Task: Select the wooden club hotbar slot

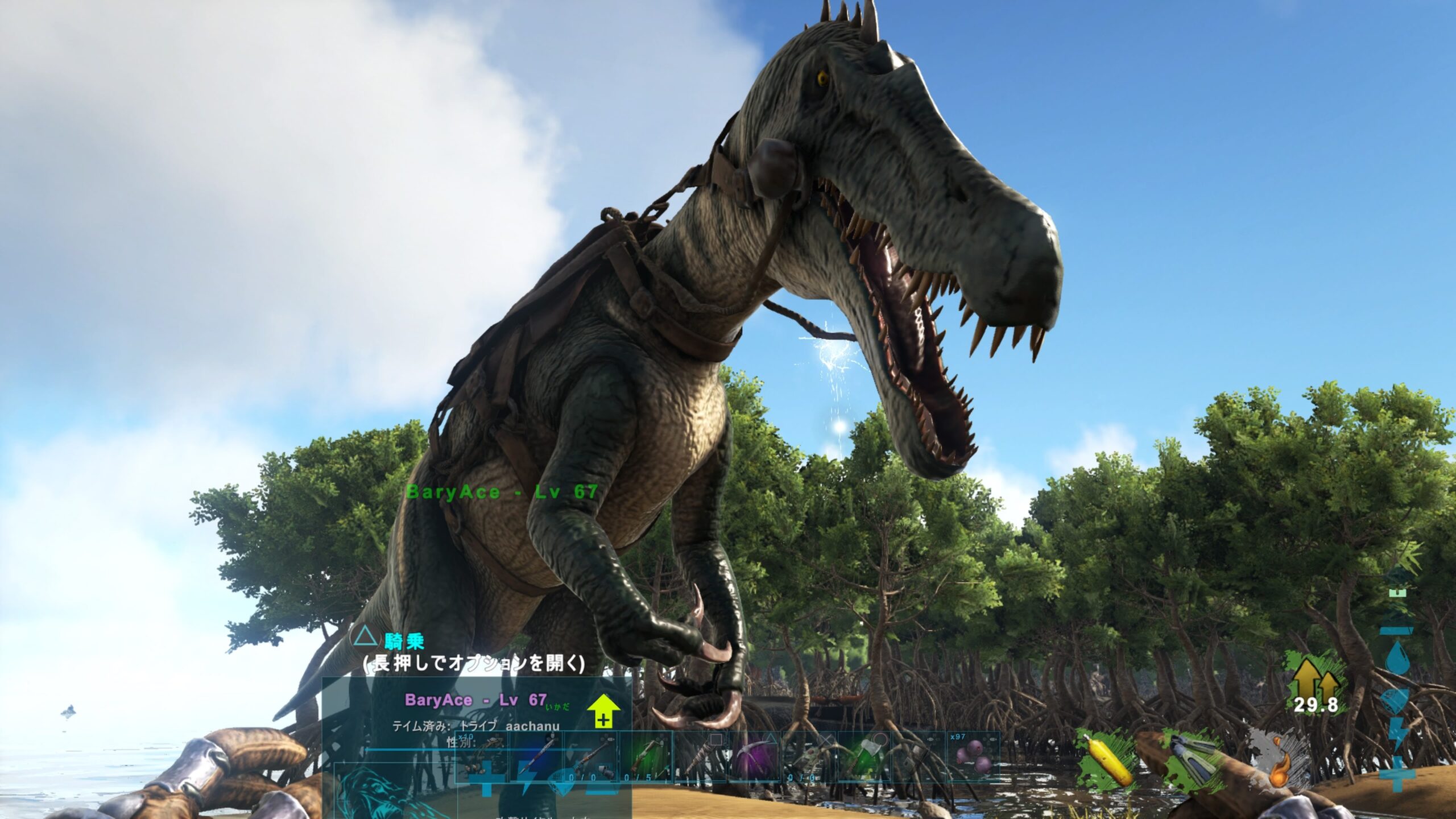Action: tap(701, 755)
